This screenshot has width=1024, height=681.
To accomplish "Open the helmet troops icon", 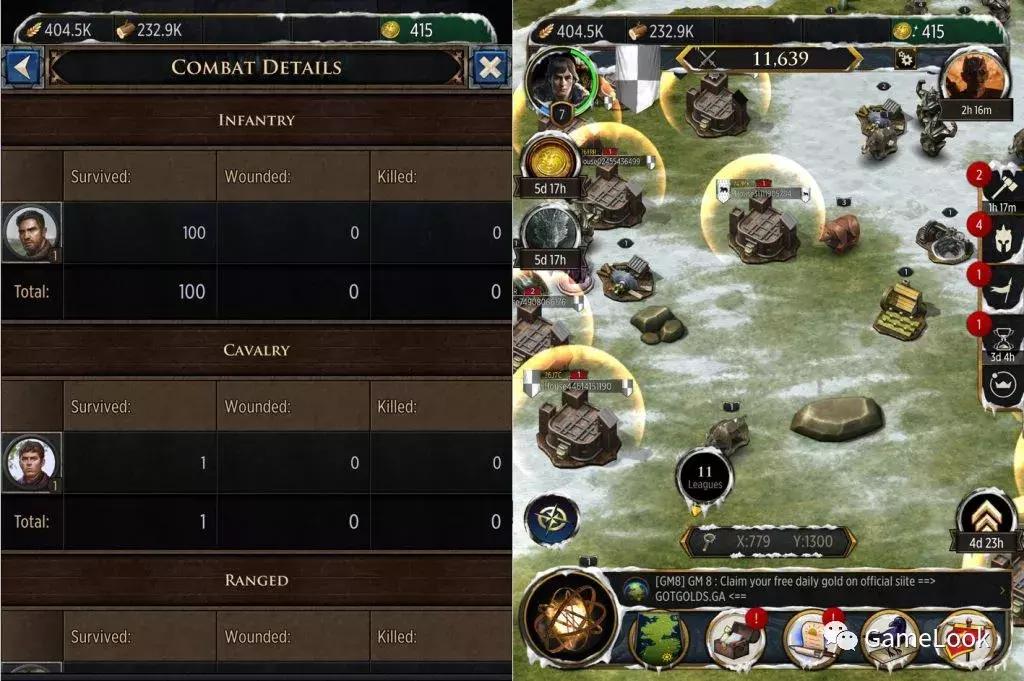I will pos(1000,240).
